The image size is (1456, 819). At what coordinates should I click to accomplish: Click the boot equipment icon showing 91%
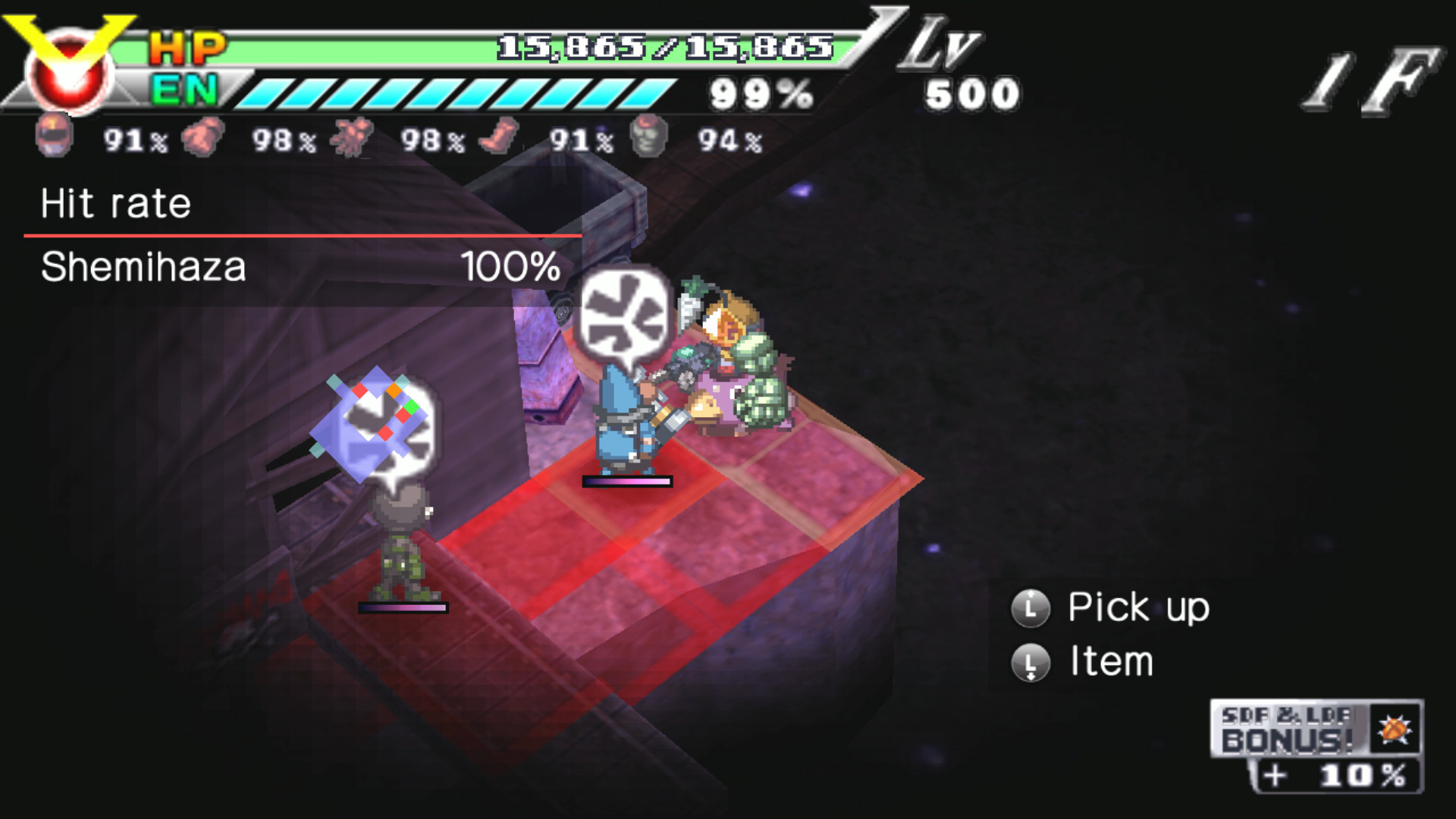497,136
